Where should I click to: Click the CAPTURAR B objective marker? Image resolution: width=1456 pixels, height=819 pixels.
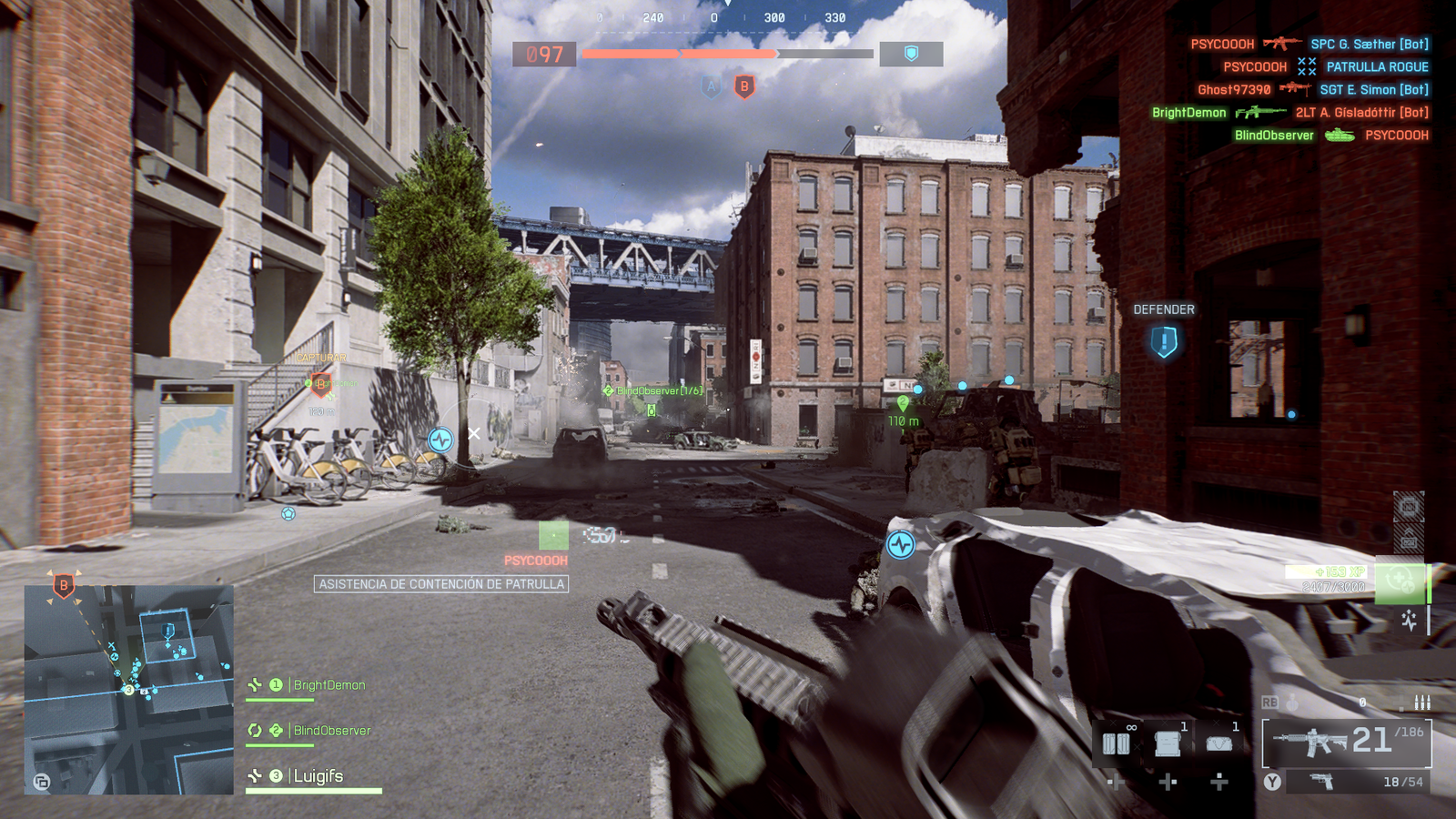point(320,383)
